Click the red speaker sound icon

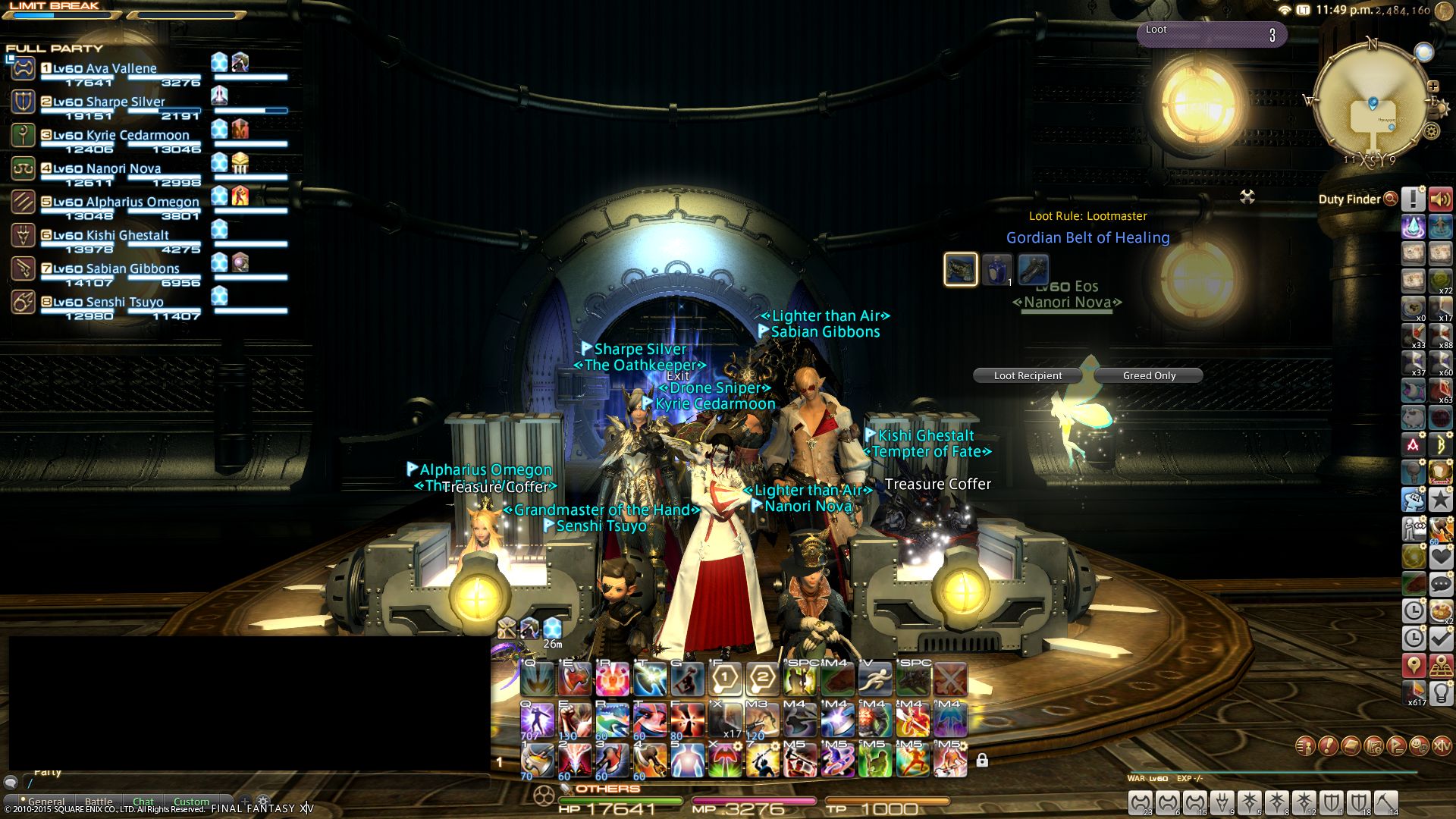pyautogui.click(x=1441, y=199)
